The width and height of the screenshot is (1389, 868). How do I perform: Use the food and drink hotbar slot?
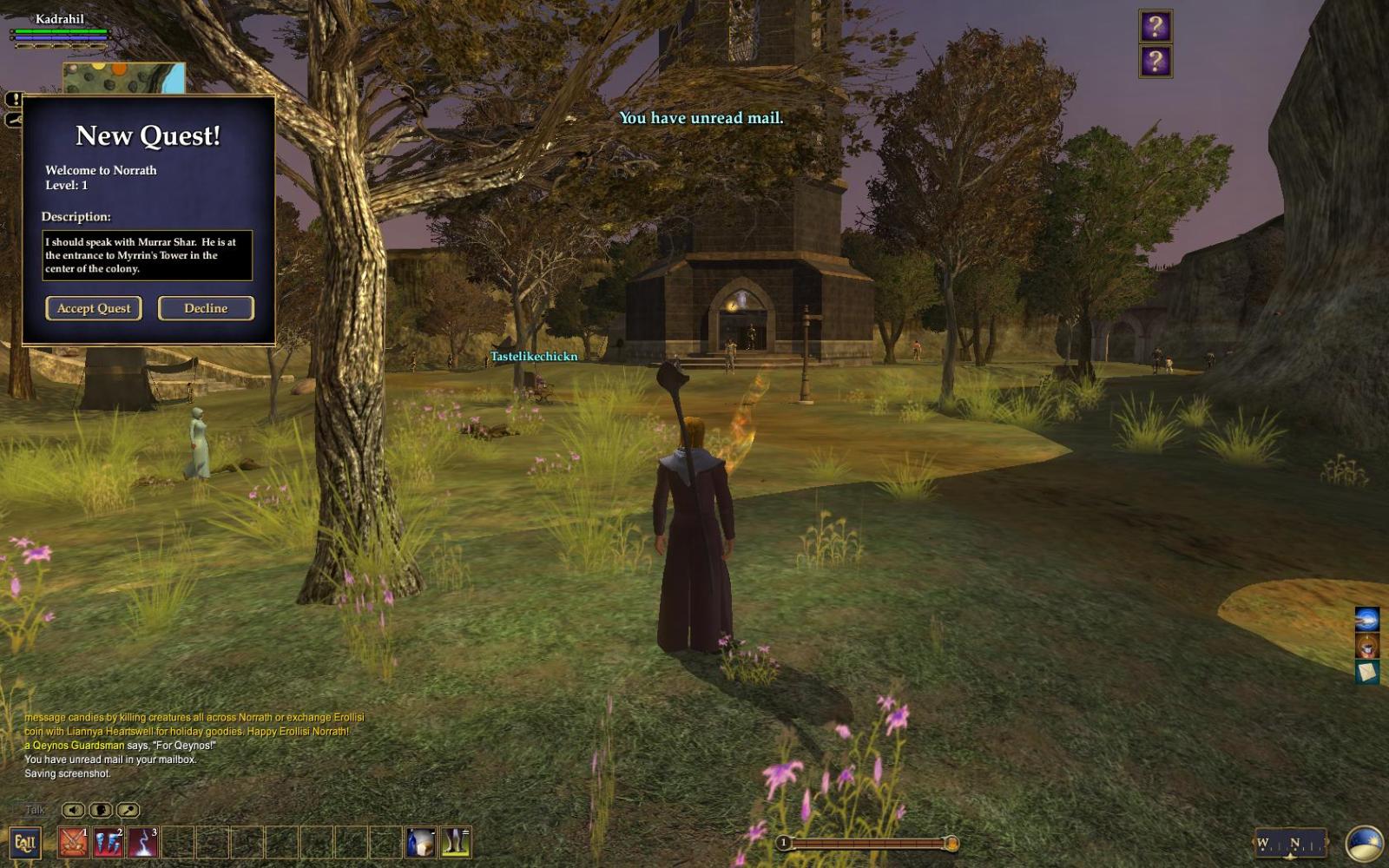pos(421,842)
